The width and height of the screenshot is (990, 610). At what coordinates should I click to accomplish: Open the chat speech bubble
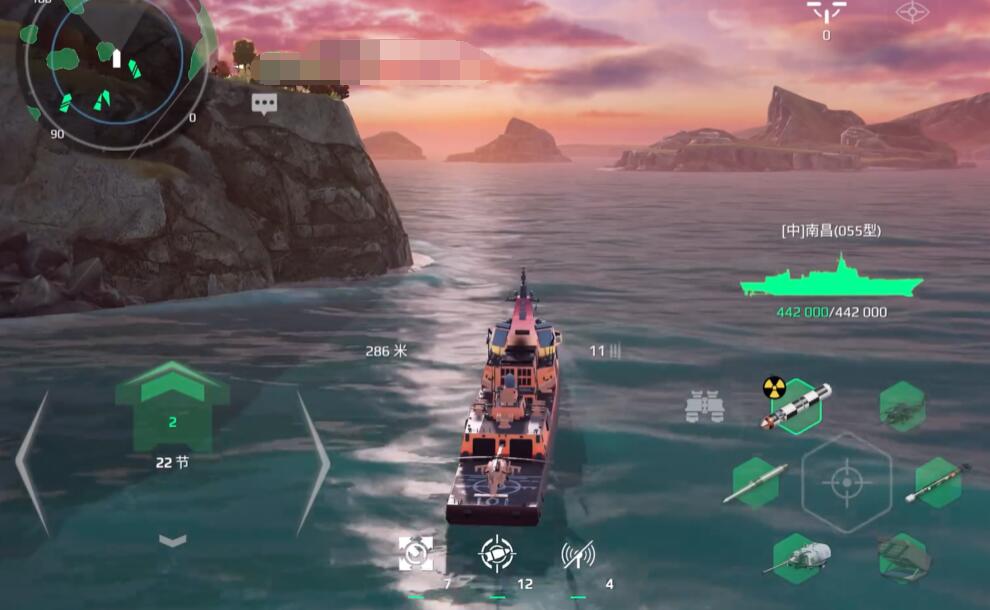click(x=264, y=103)
